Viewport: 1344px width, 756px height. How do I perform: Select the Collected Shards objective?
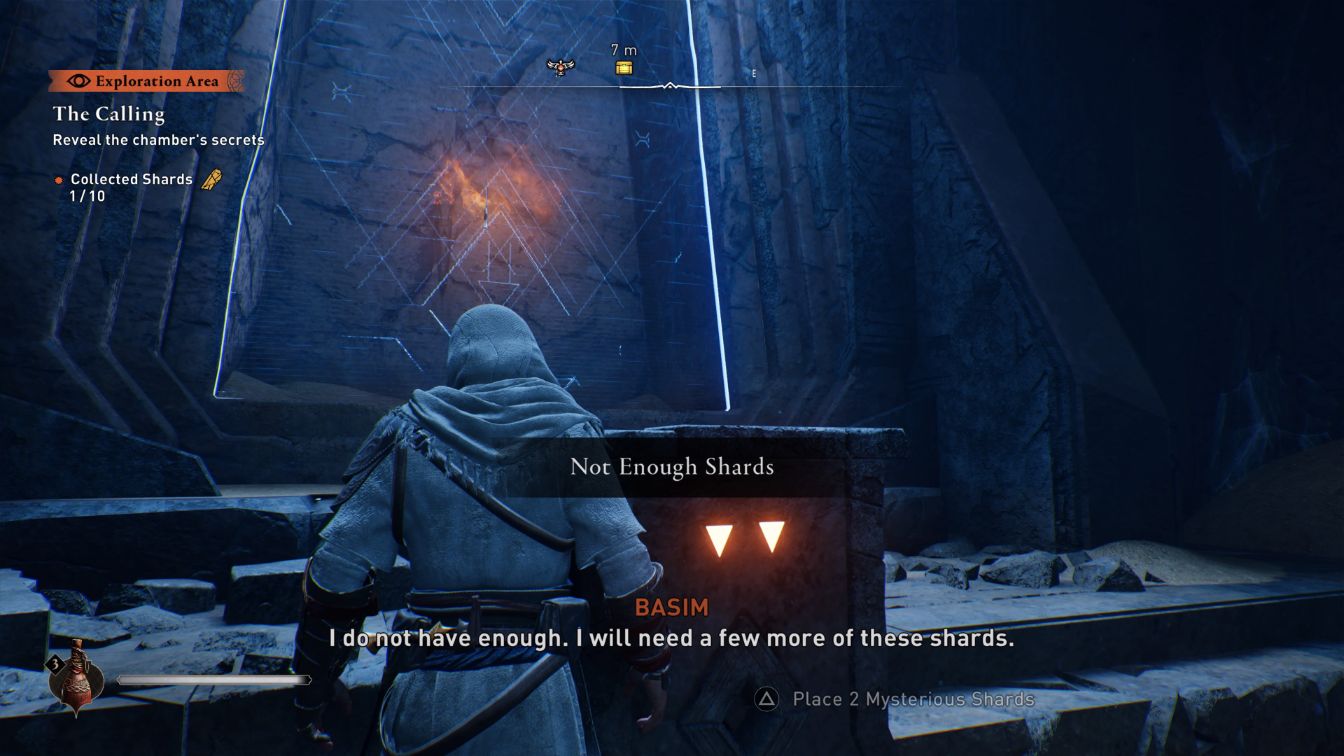(x=131, y=179)
